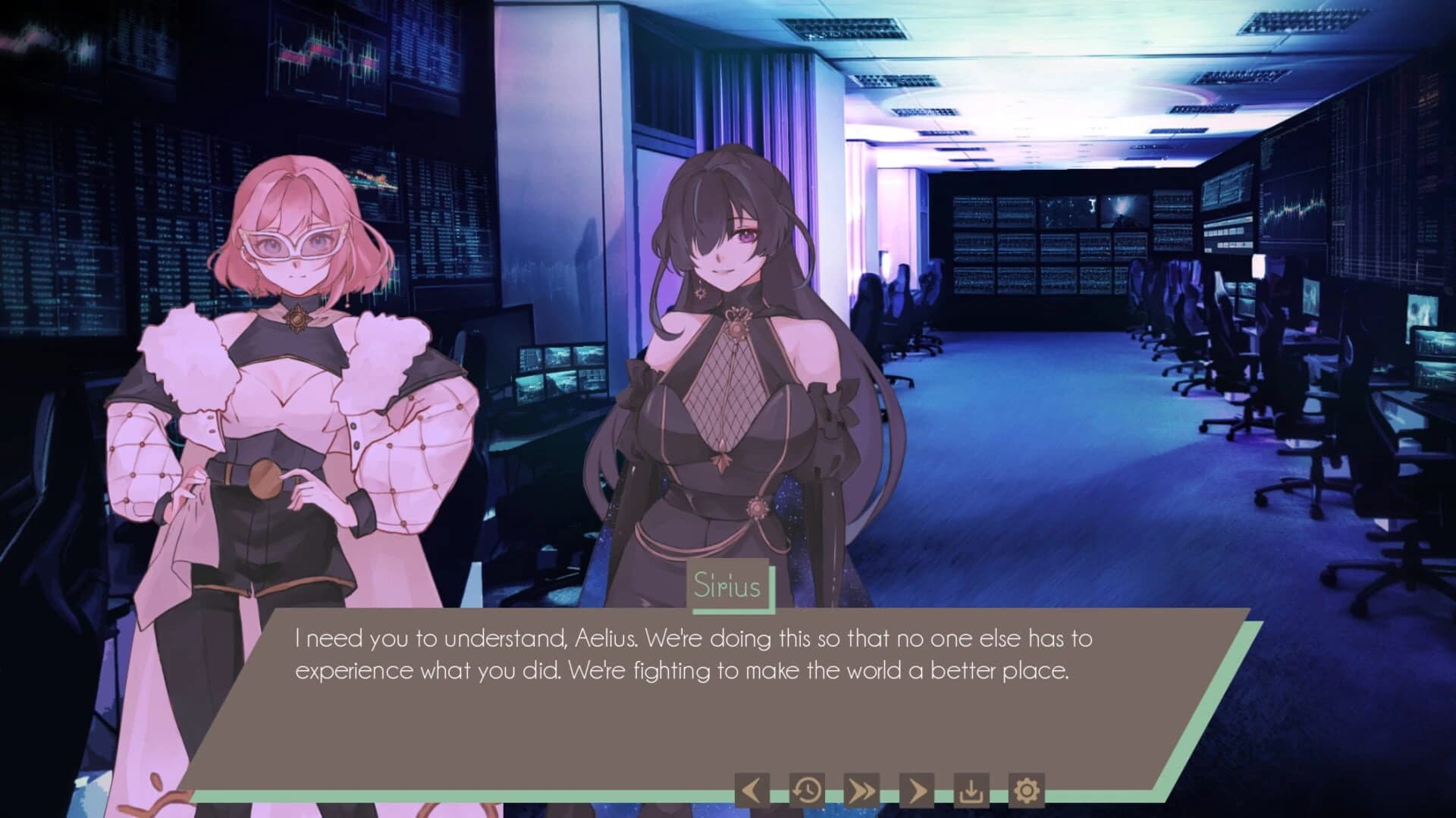Click the save icon to store your progress
Image resolution: width=1456 pixels, height=818 pixels.
(971, 790)
